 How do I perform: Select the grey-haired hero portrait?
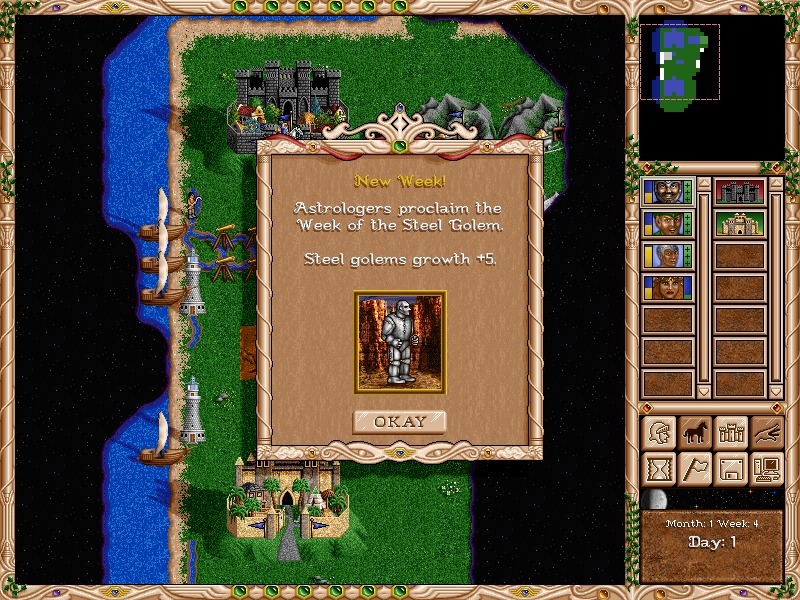point(667,255)
